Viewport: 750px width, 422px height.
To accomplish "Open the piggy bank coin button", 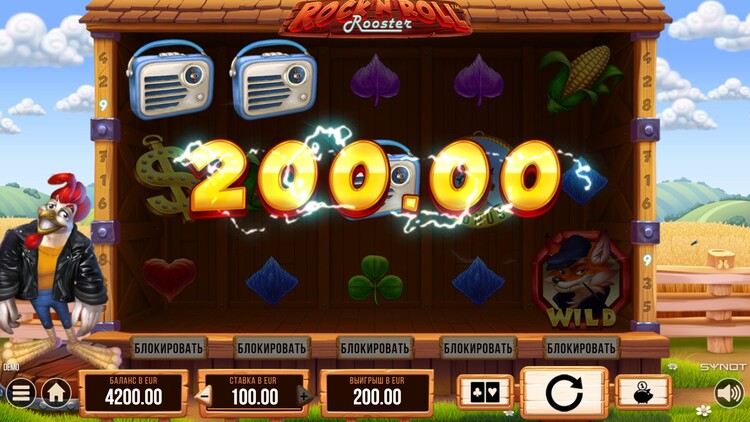I will pos(642,392).
